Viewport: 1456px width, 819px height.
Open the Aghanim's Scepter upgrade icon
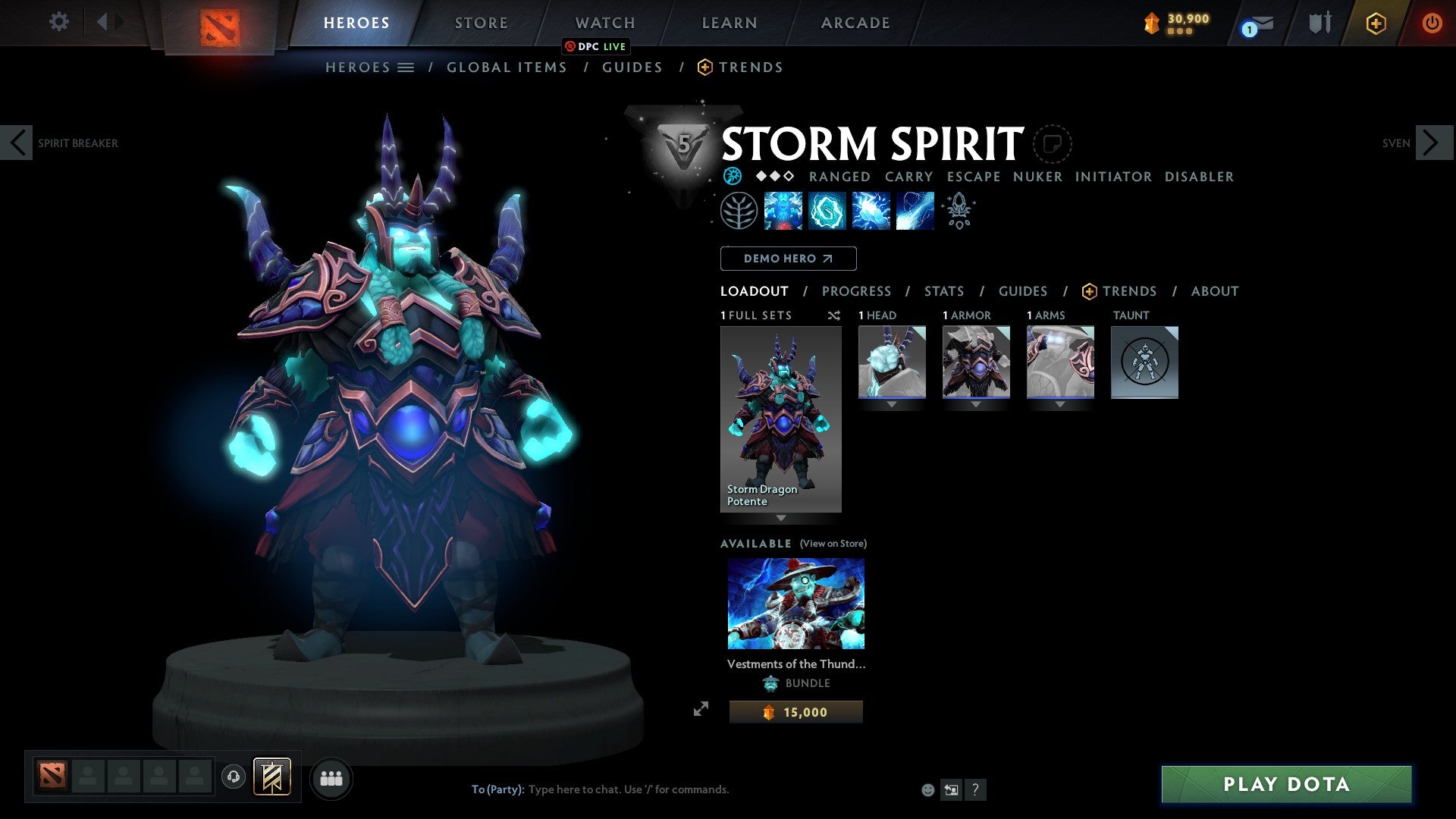(959, 211)
